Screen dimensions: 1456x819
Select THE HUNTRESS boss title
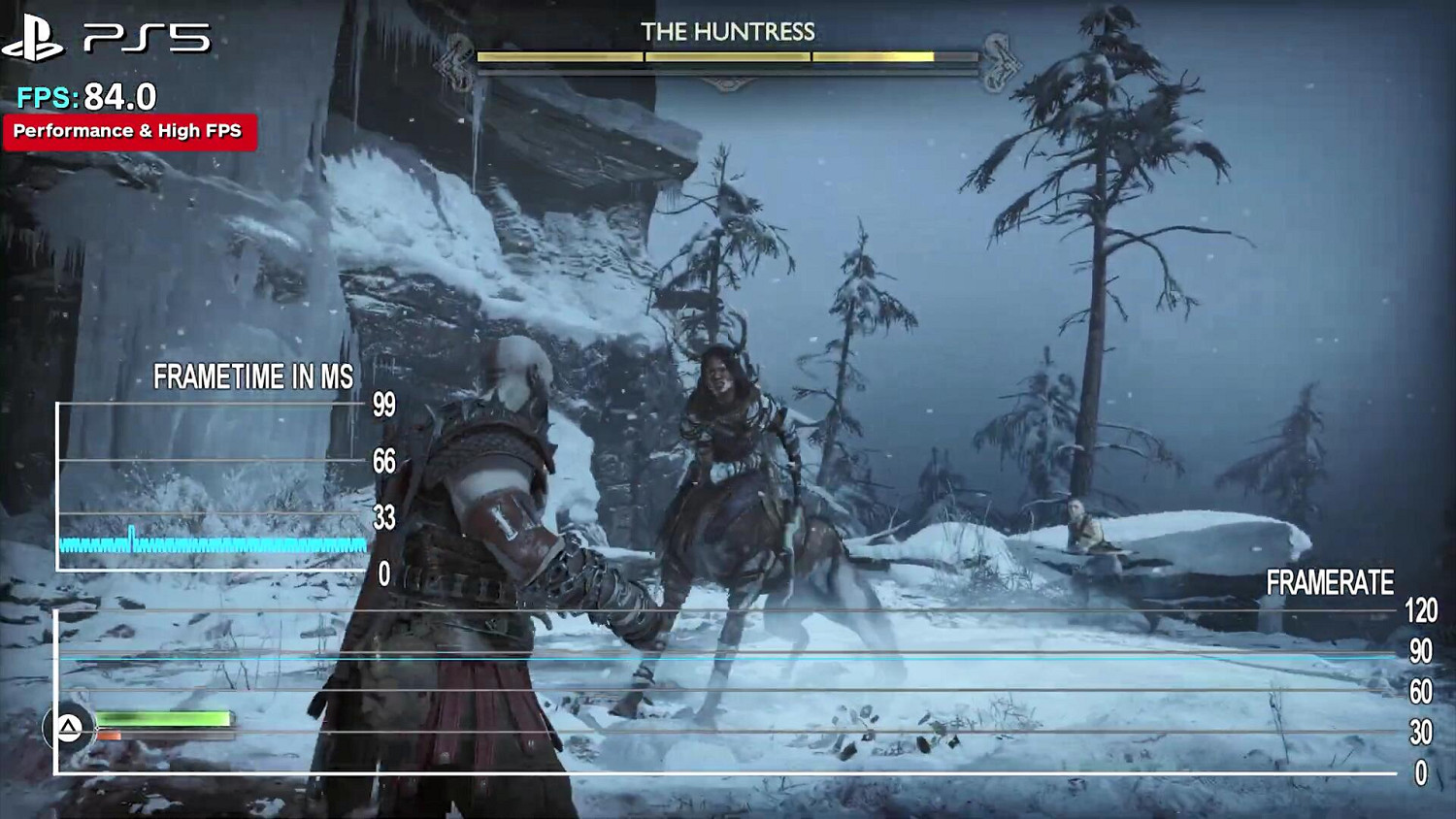(726, 31)
